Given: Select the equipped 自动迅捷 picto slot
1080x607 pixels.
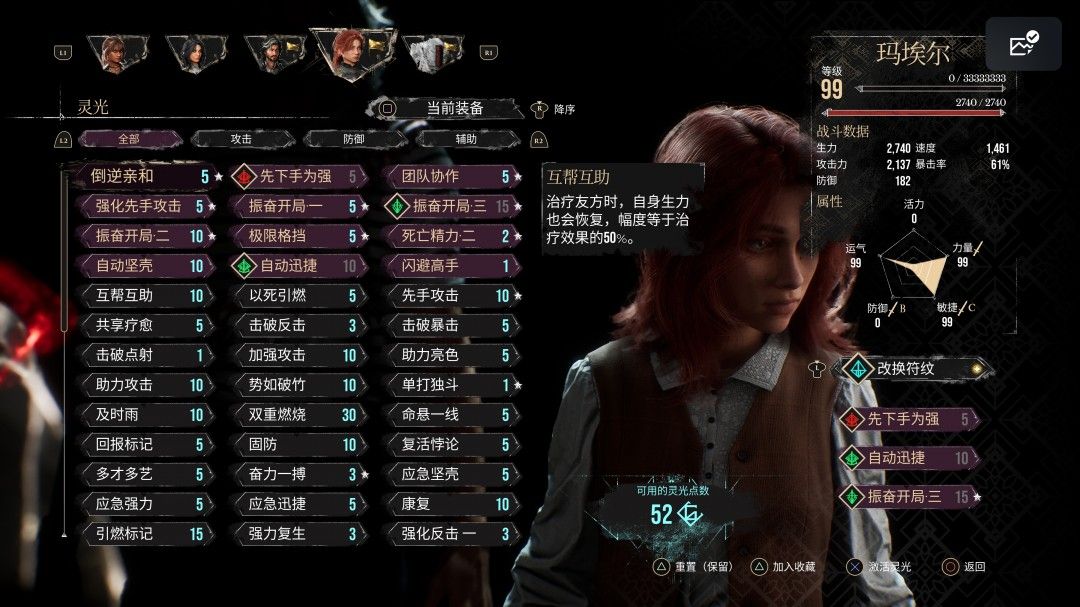Looking at the screenshot, I should click(x=908, y=457).
